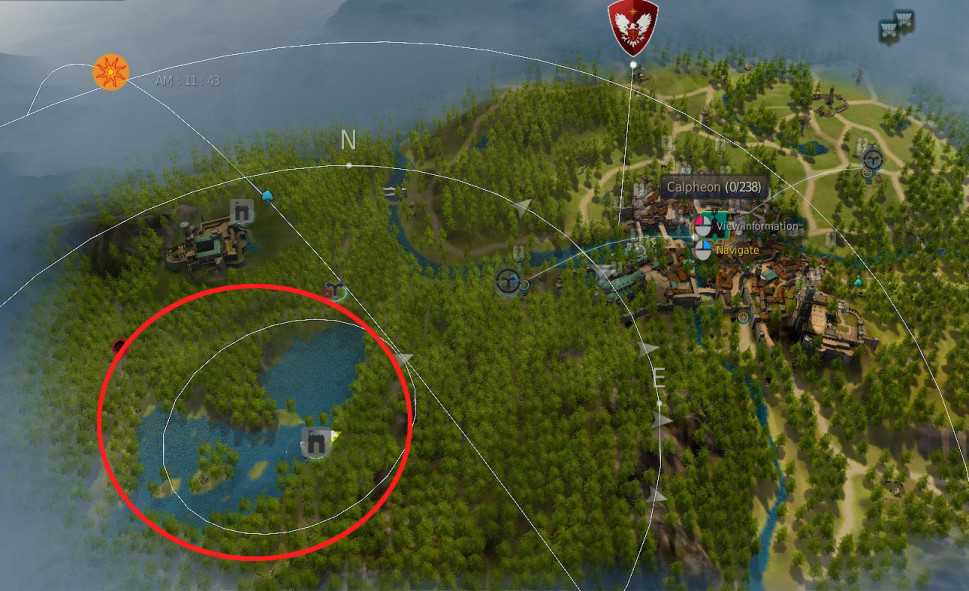Click the trade cart icons marker
969x591 pixels.
coord(894,27)
